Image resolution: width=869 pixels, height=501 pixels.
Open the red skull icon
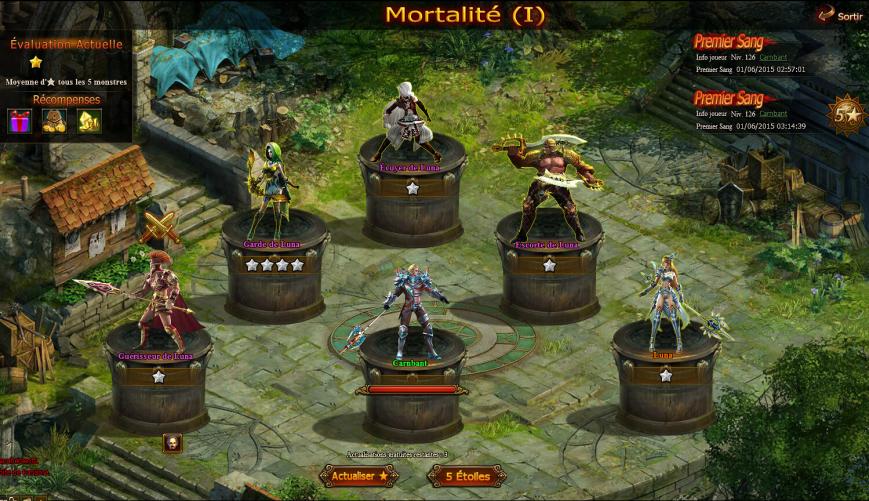[x=172, y=442]
